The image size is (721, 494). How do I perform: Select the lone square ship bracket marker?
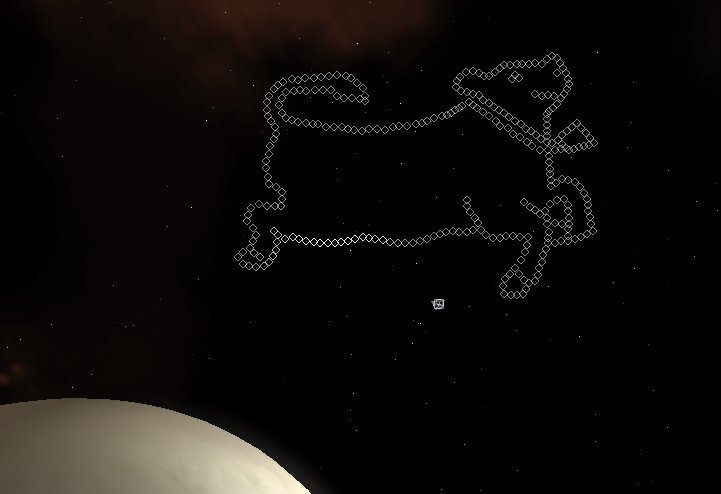click(x=438, y=303)
